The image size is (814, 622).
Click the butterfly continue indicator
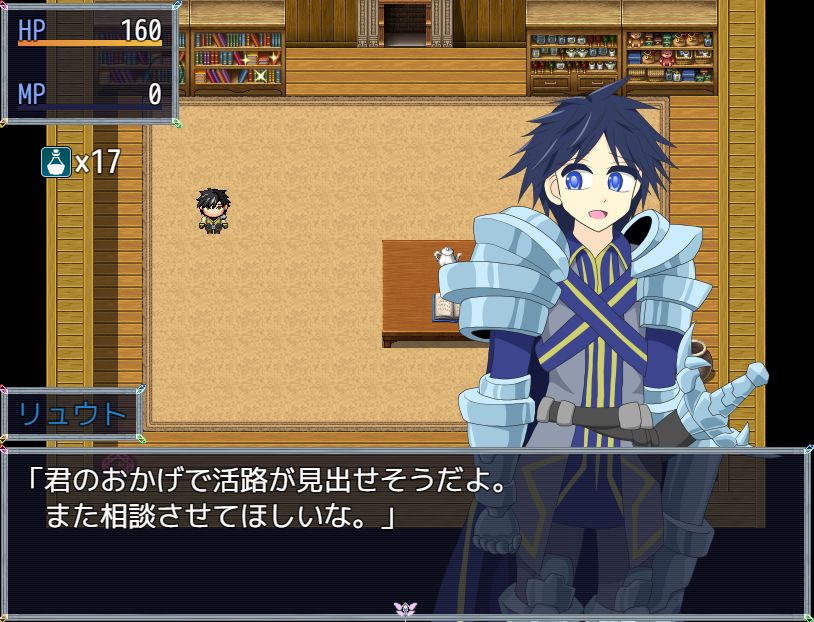coord(405,608)
